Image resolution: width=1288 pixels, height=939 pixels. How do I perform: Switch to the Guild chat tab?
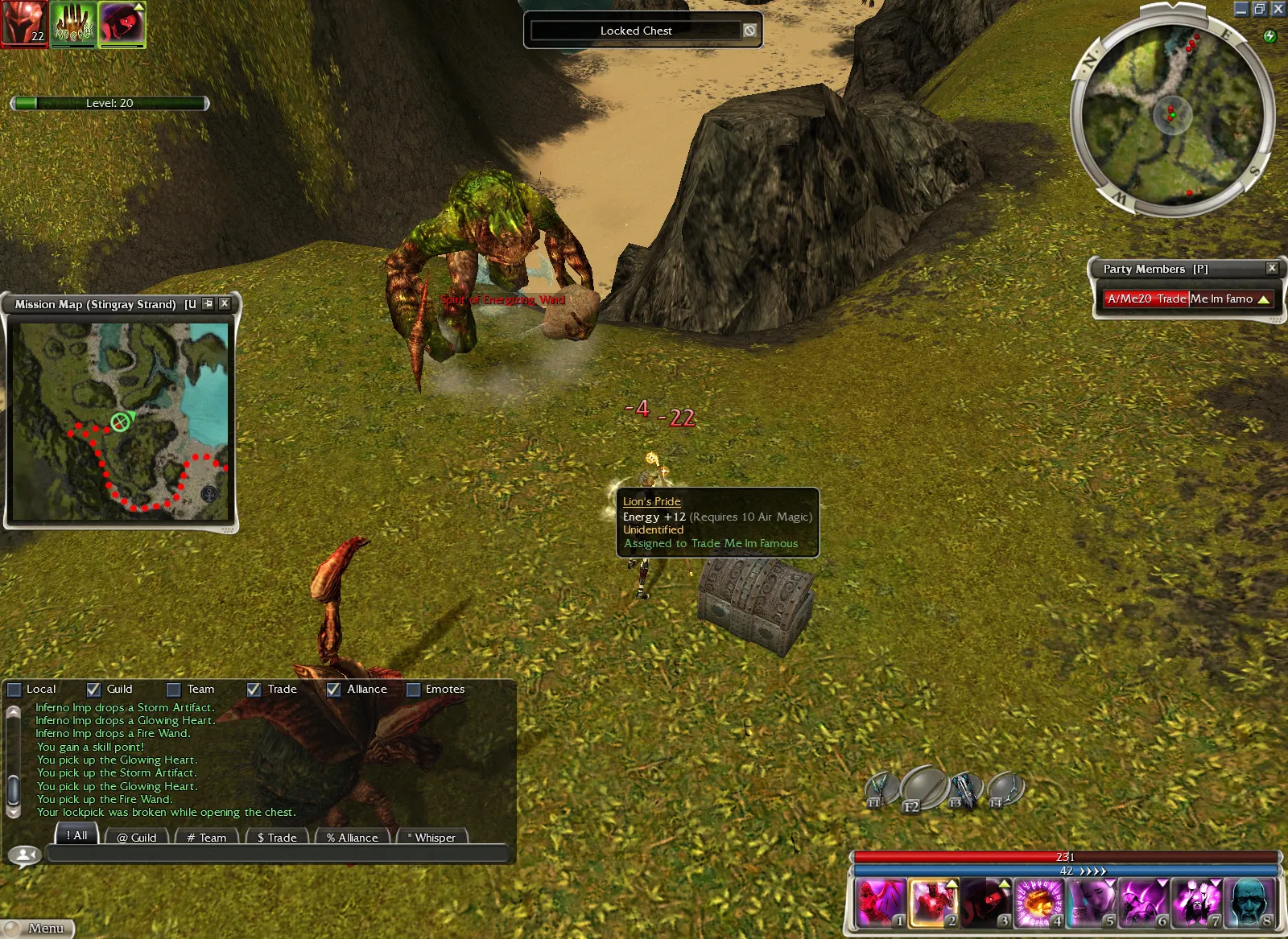[136, 837]
